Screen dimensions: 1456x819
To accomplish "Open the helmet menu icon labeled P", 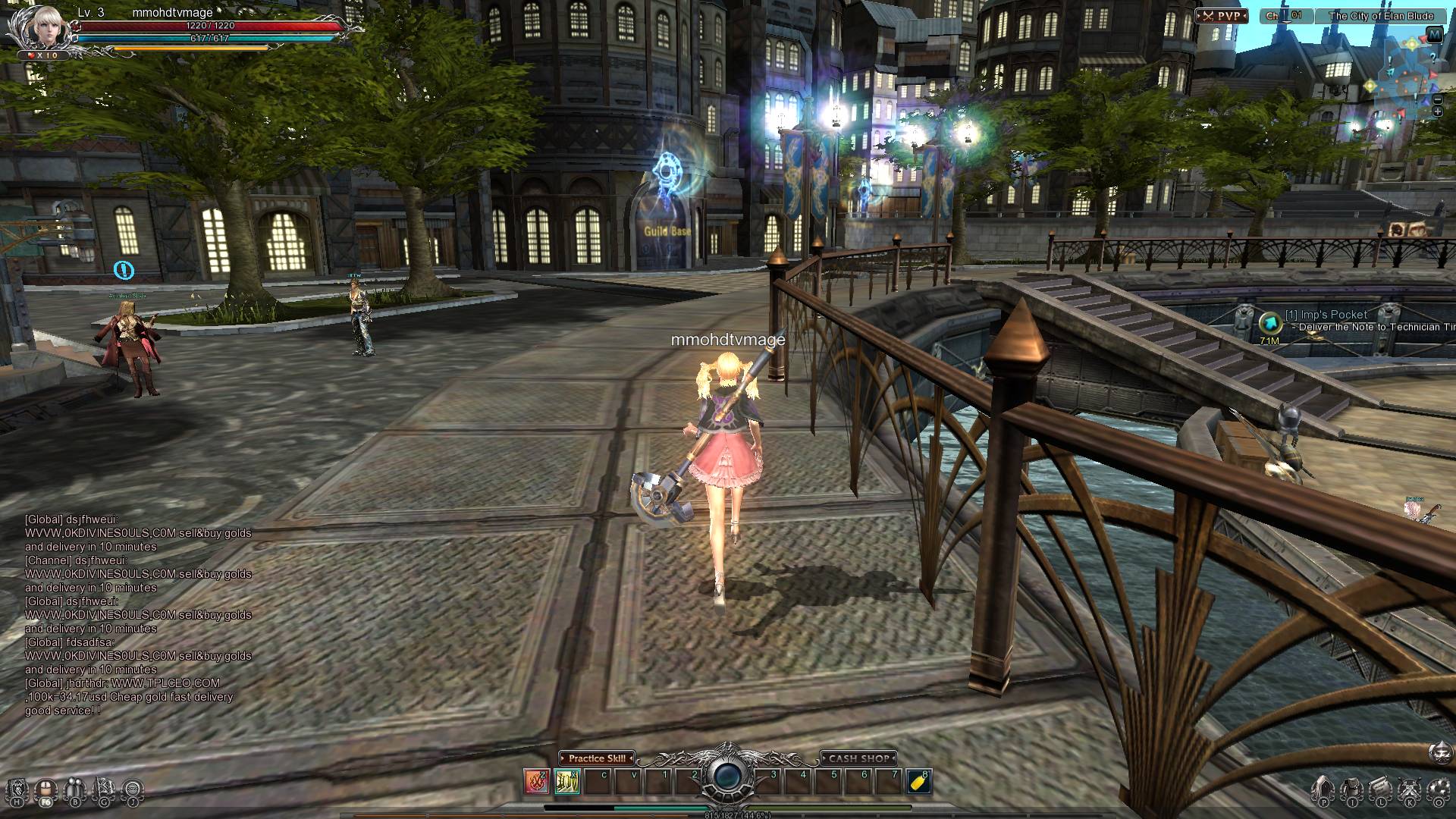I will tap(1323, 790).
